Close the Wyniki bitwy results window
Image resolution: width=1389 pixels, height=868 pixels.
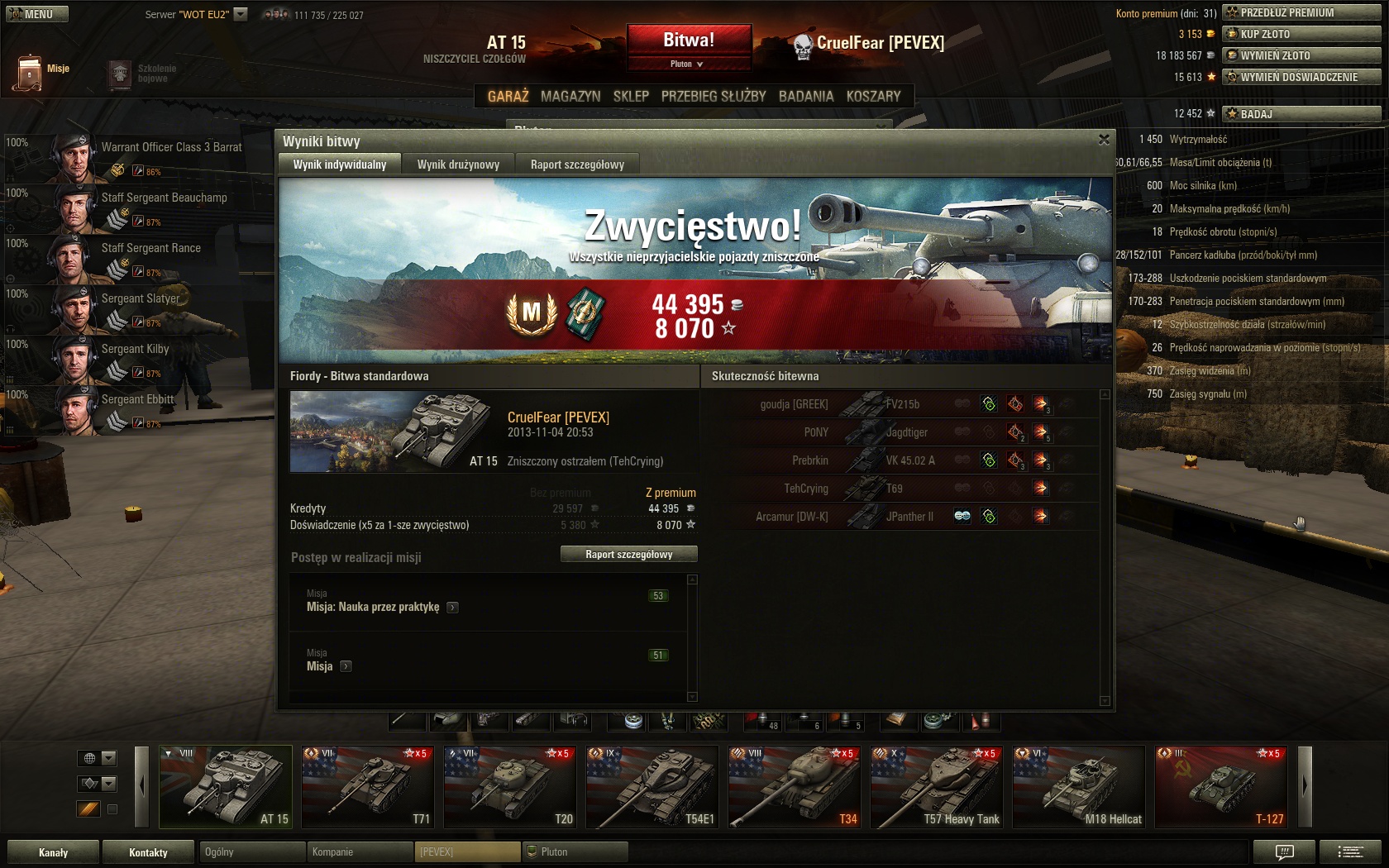[x=1104, y=140]
